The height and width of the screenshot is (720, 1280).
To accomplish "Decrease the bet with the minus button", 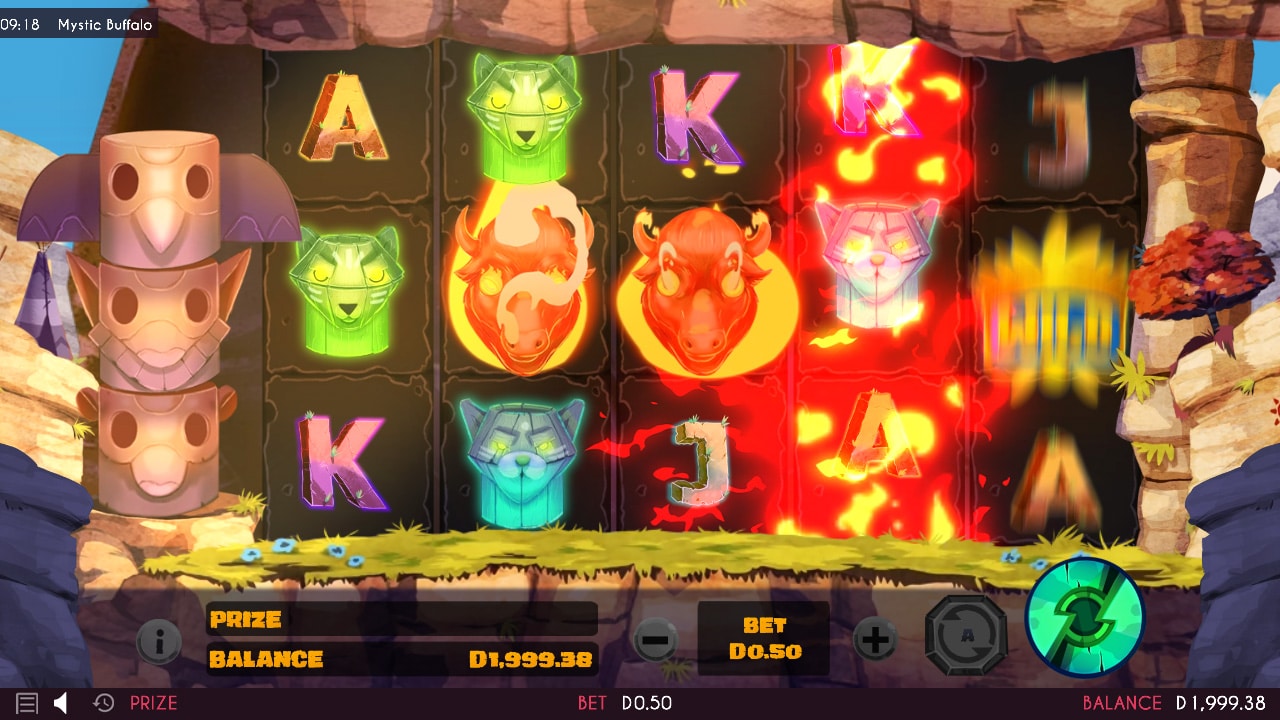I will pos(655,639).
